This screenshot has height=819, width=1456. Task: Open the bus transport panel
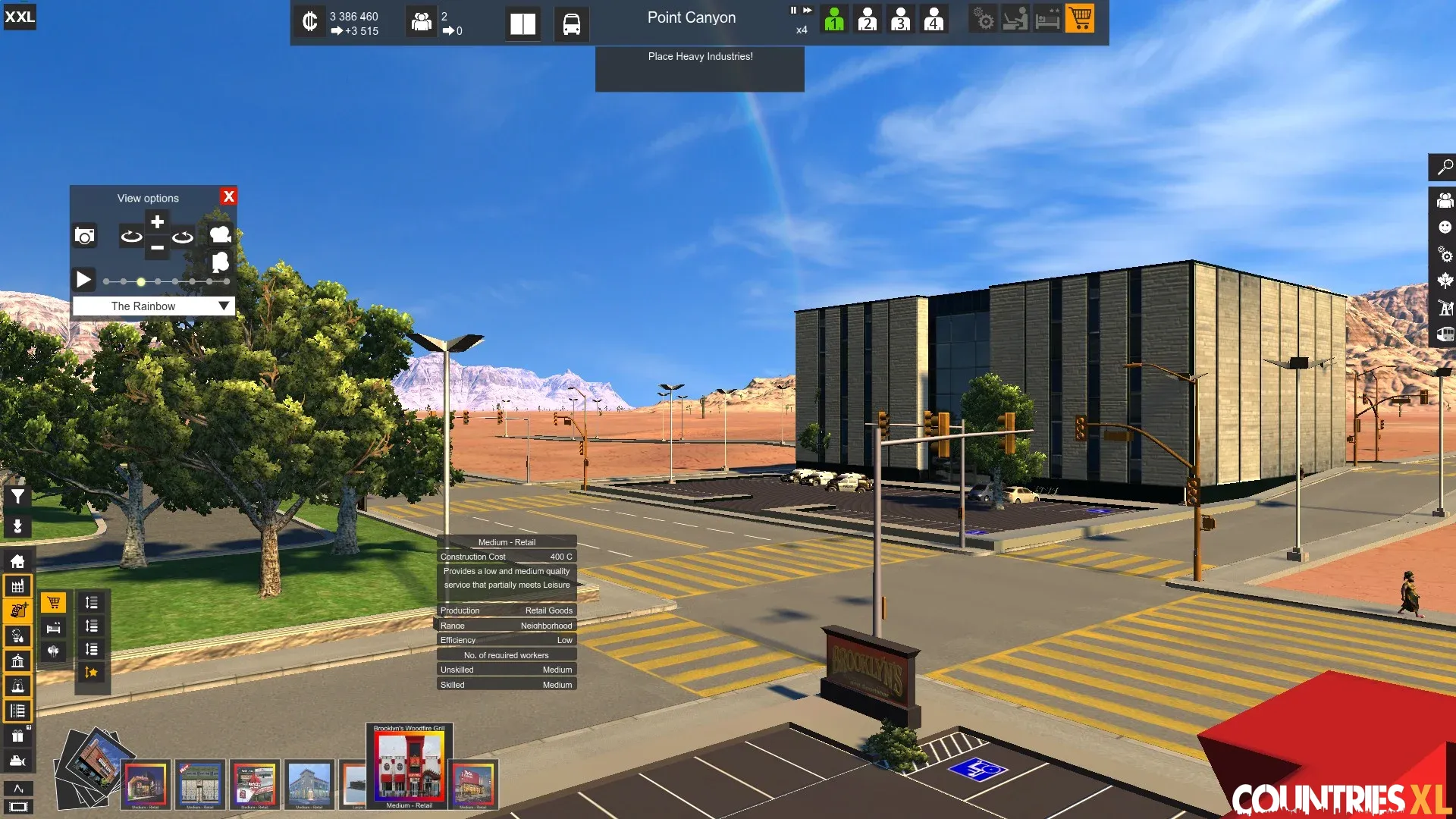571,24
